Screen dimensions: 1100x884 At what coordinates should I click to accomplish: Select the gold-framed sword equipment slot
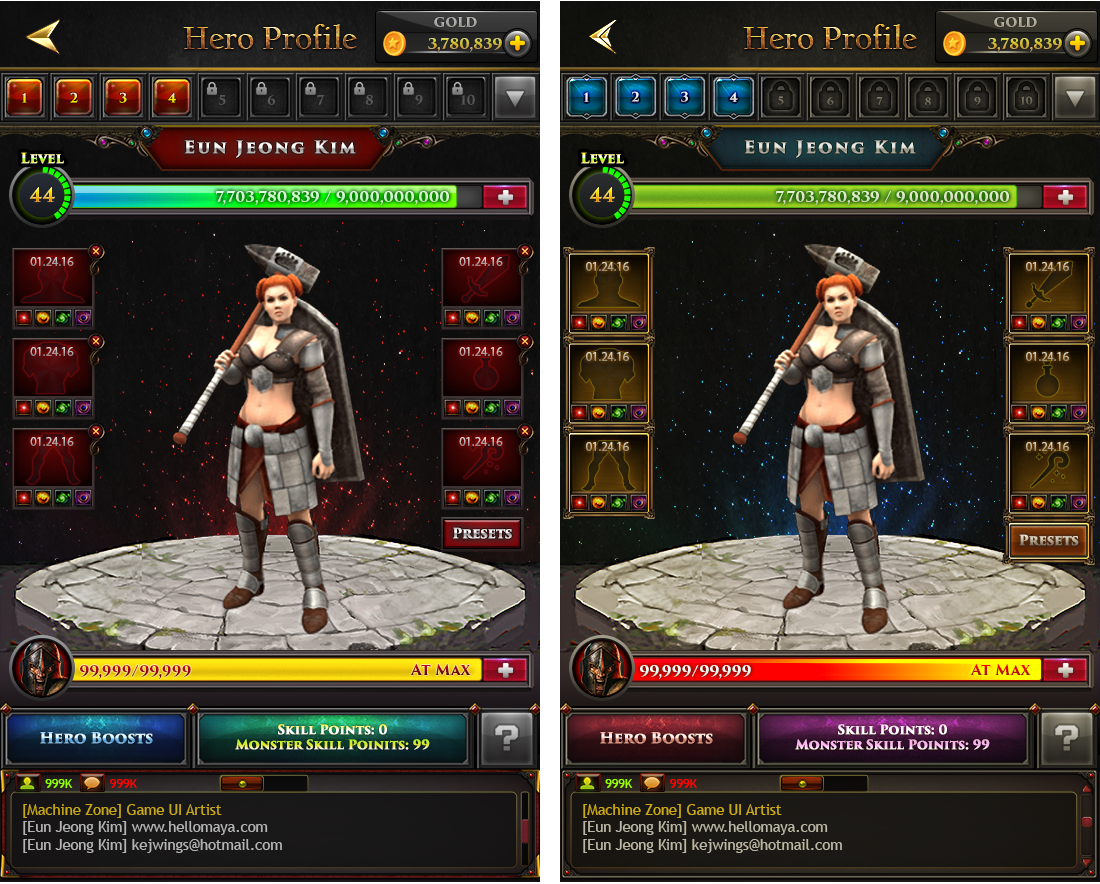pyautogui.click(x=1048, y=288)
